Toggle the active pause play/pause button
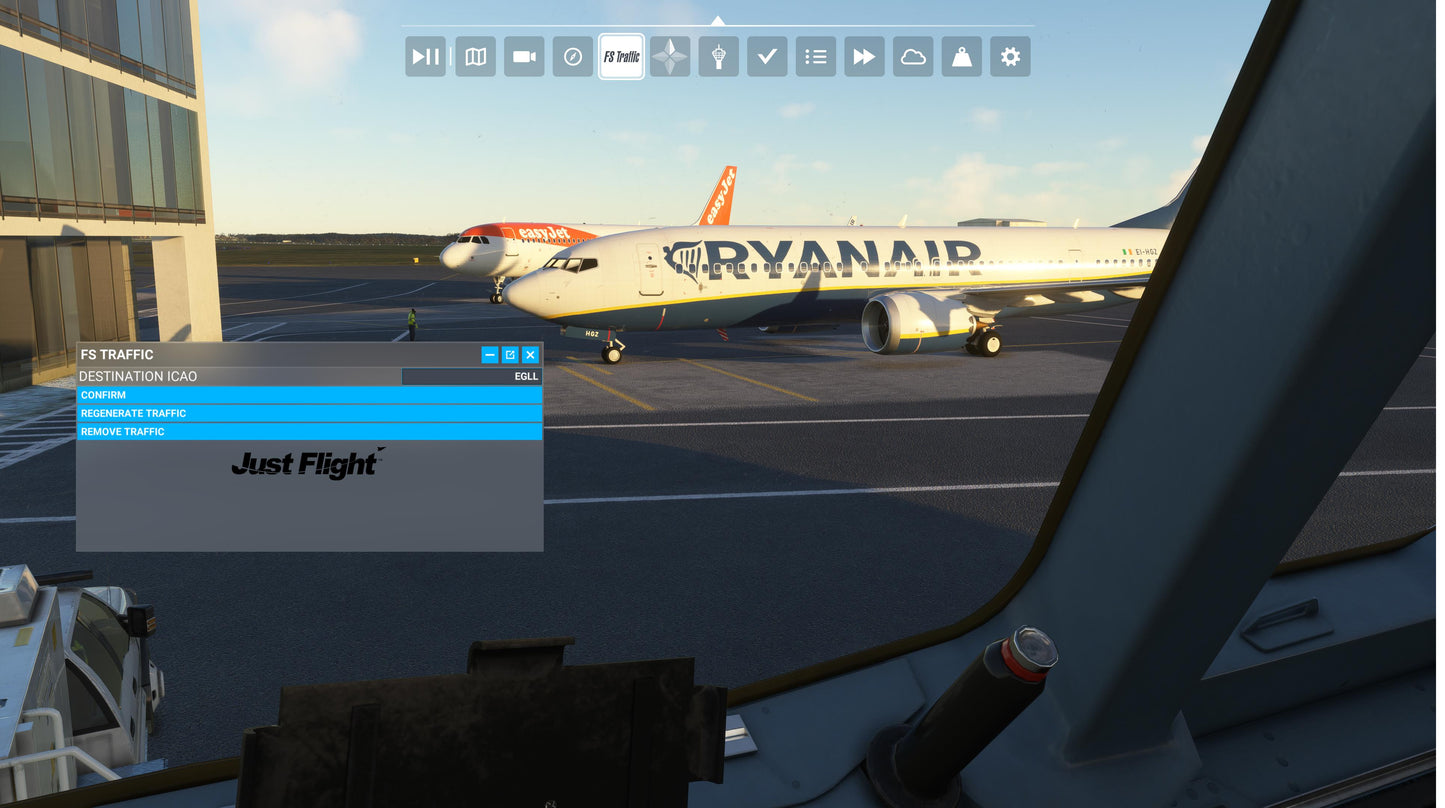Screen dimensions: 1445x808 click(425, 57)
